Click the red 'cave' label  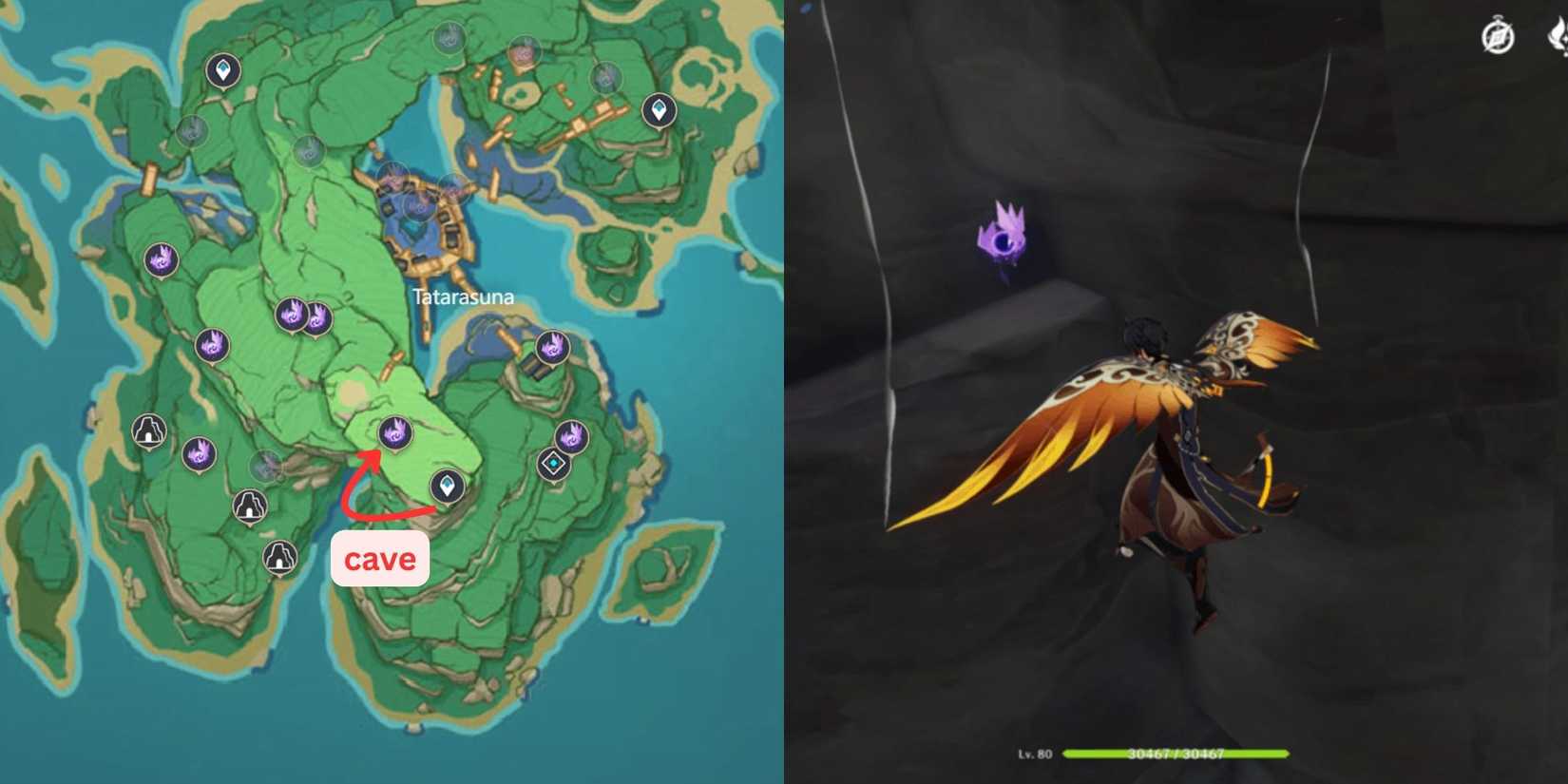(x=380, y=559)
